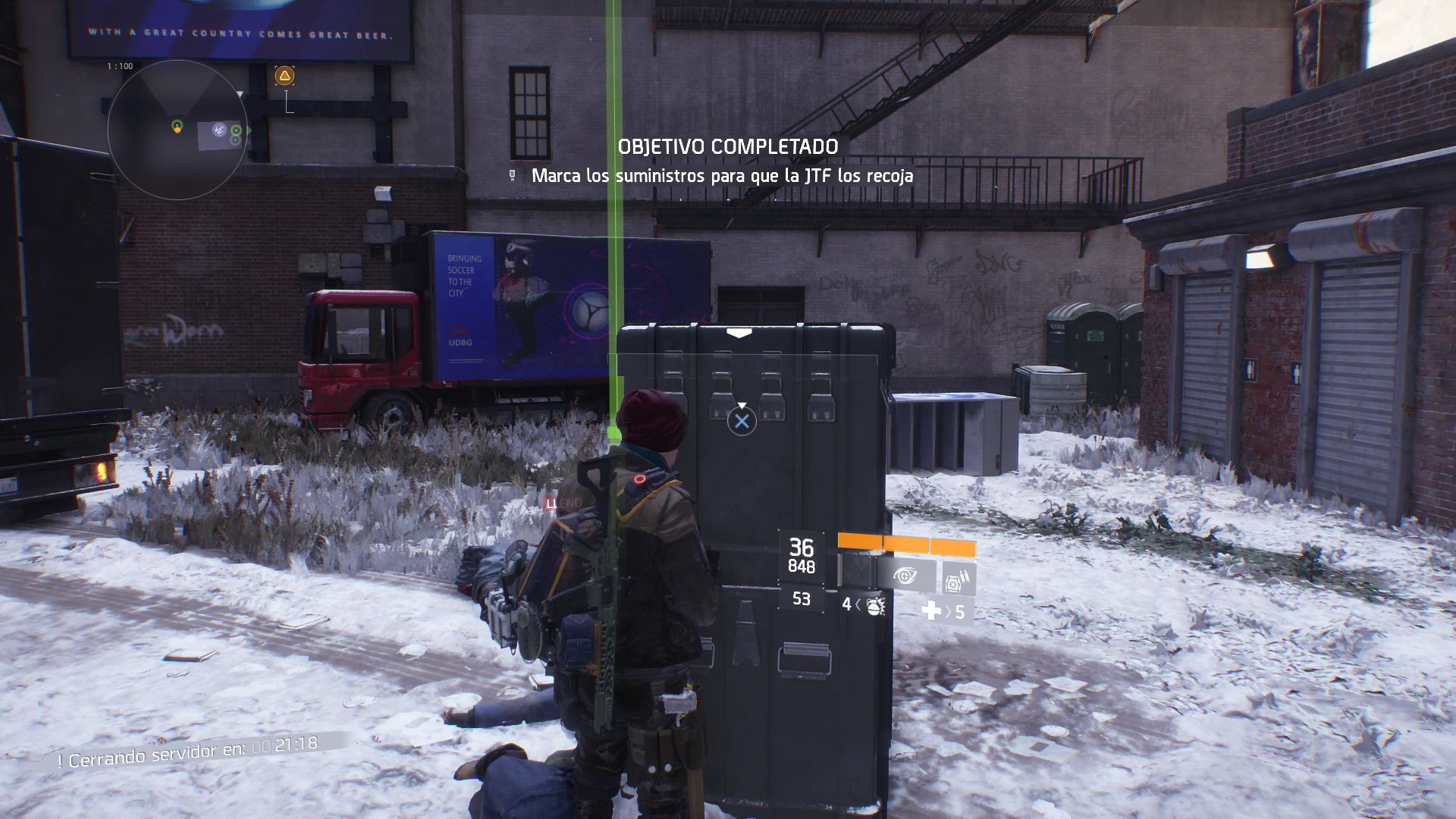The width and height of the screenshot is (1456, 819).
Task: Select the orange triangle waypoint marker
Action: pos(284,75)
